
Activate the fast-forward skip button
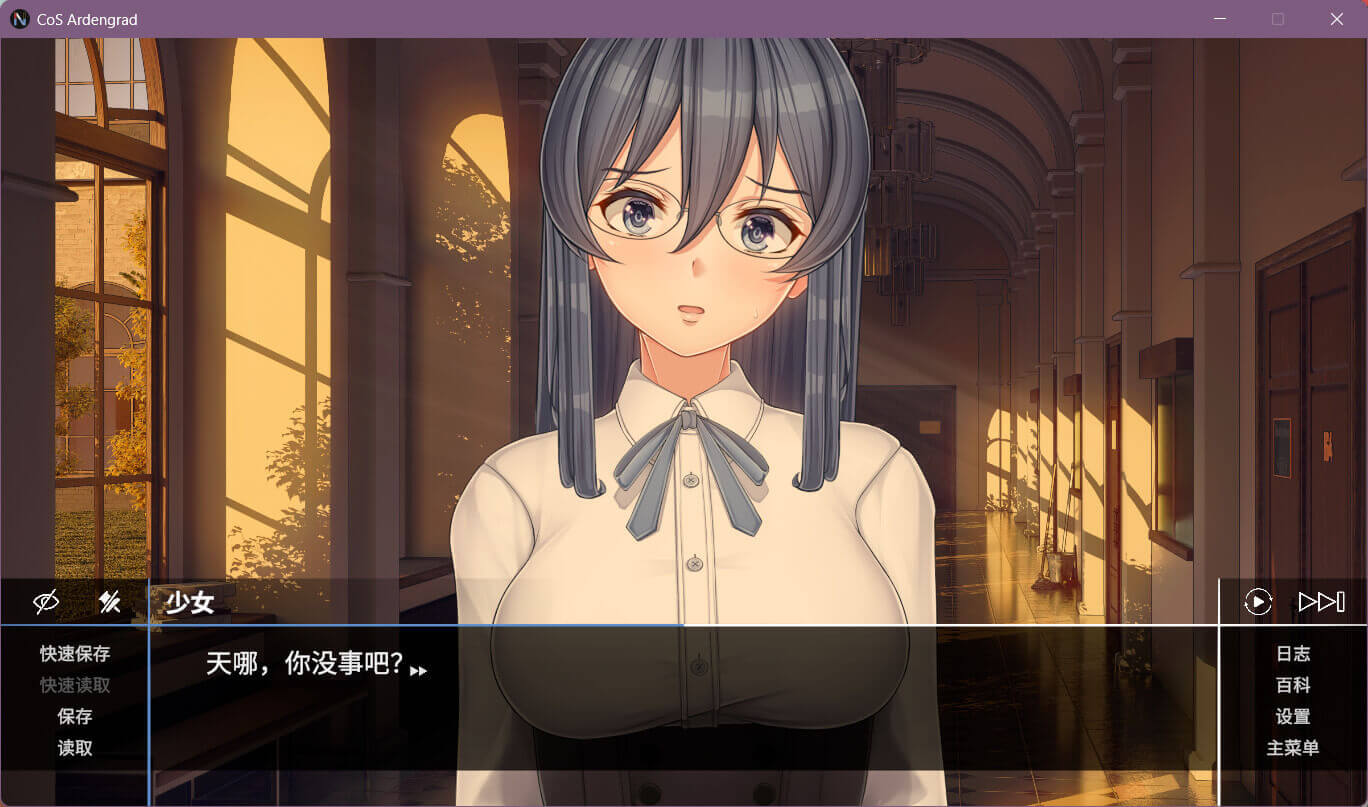pos(1321,602)
